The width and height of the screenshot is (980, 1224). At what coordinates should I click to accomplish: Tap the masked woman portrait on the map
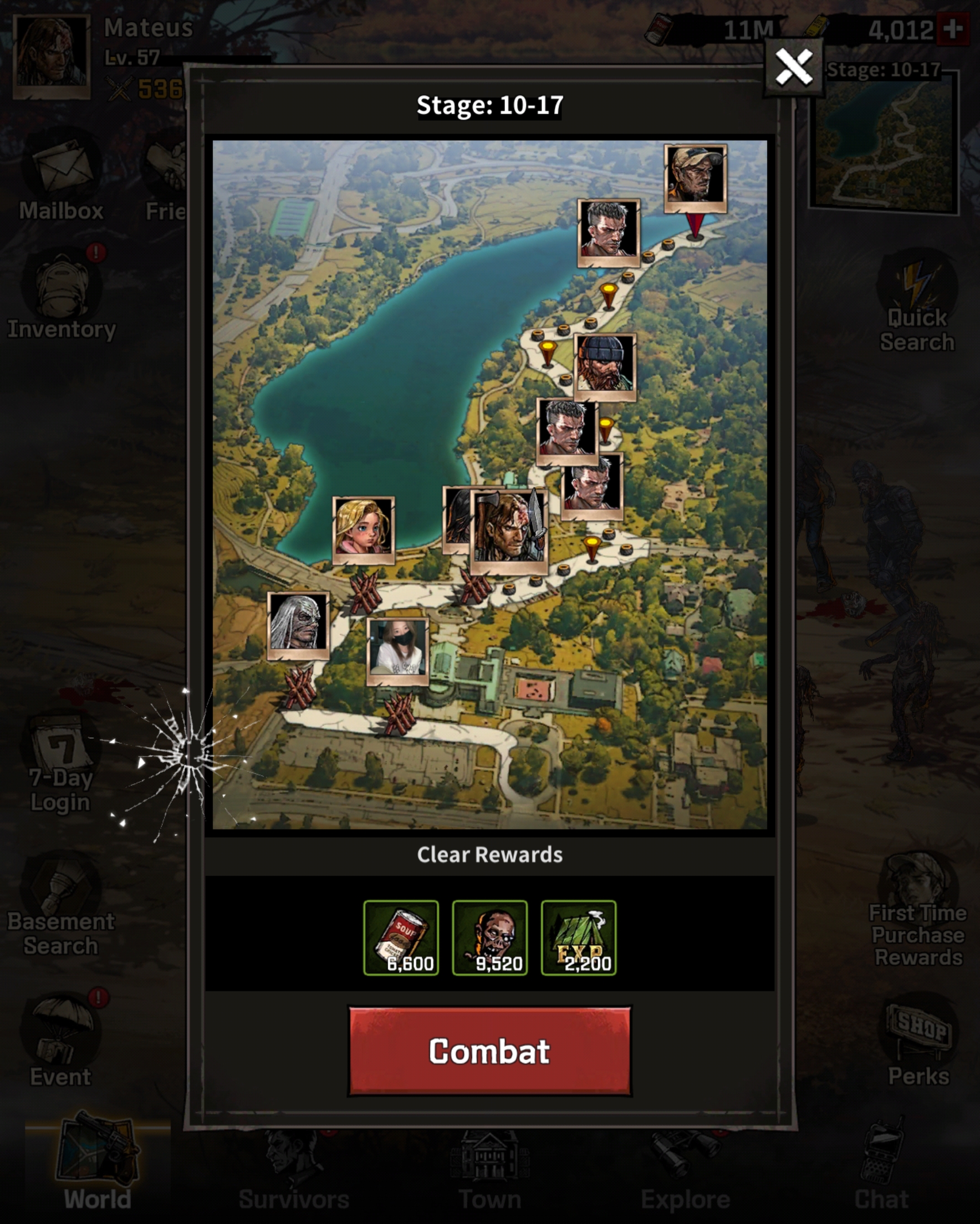[397, 650]
